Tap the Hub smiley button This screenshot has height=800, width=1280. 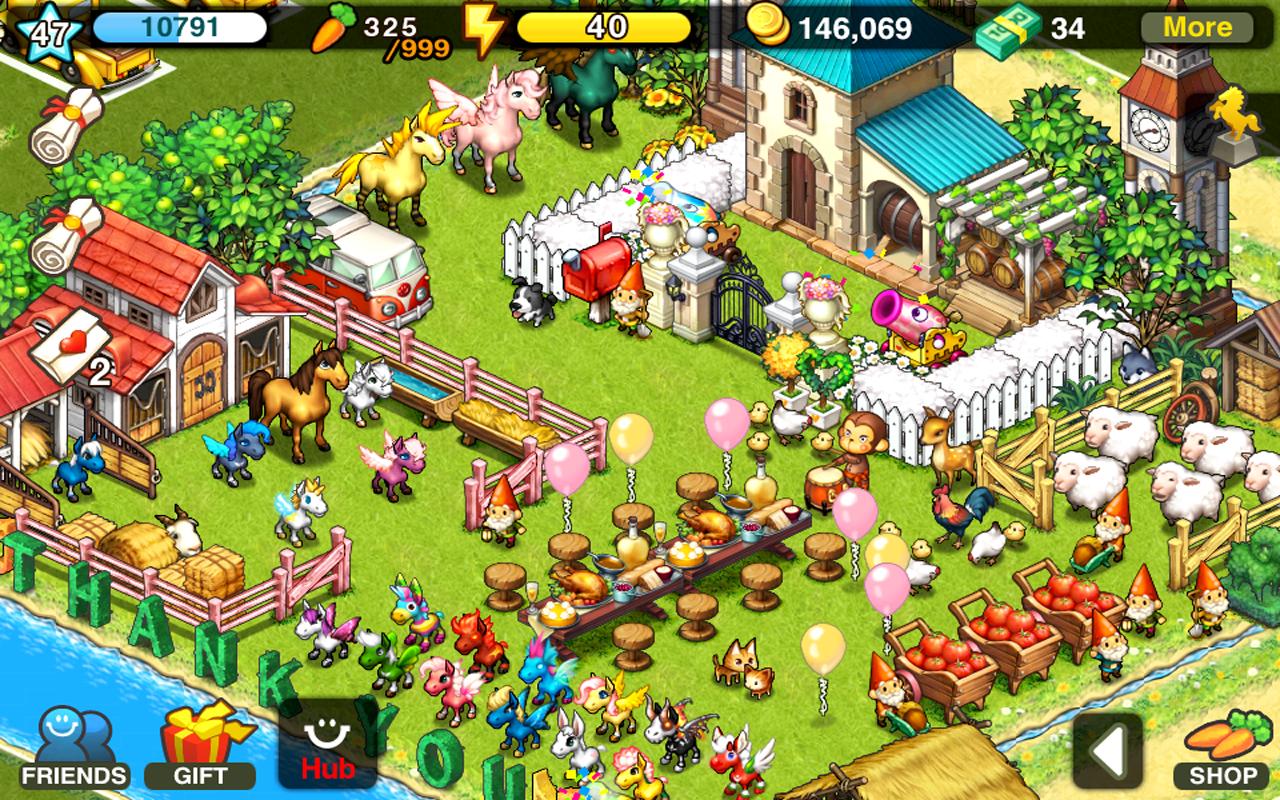click(327, 748)
